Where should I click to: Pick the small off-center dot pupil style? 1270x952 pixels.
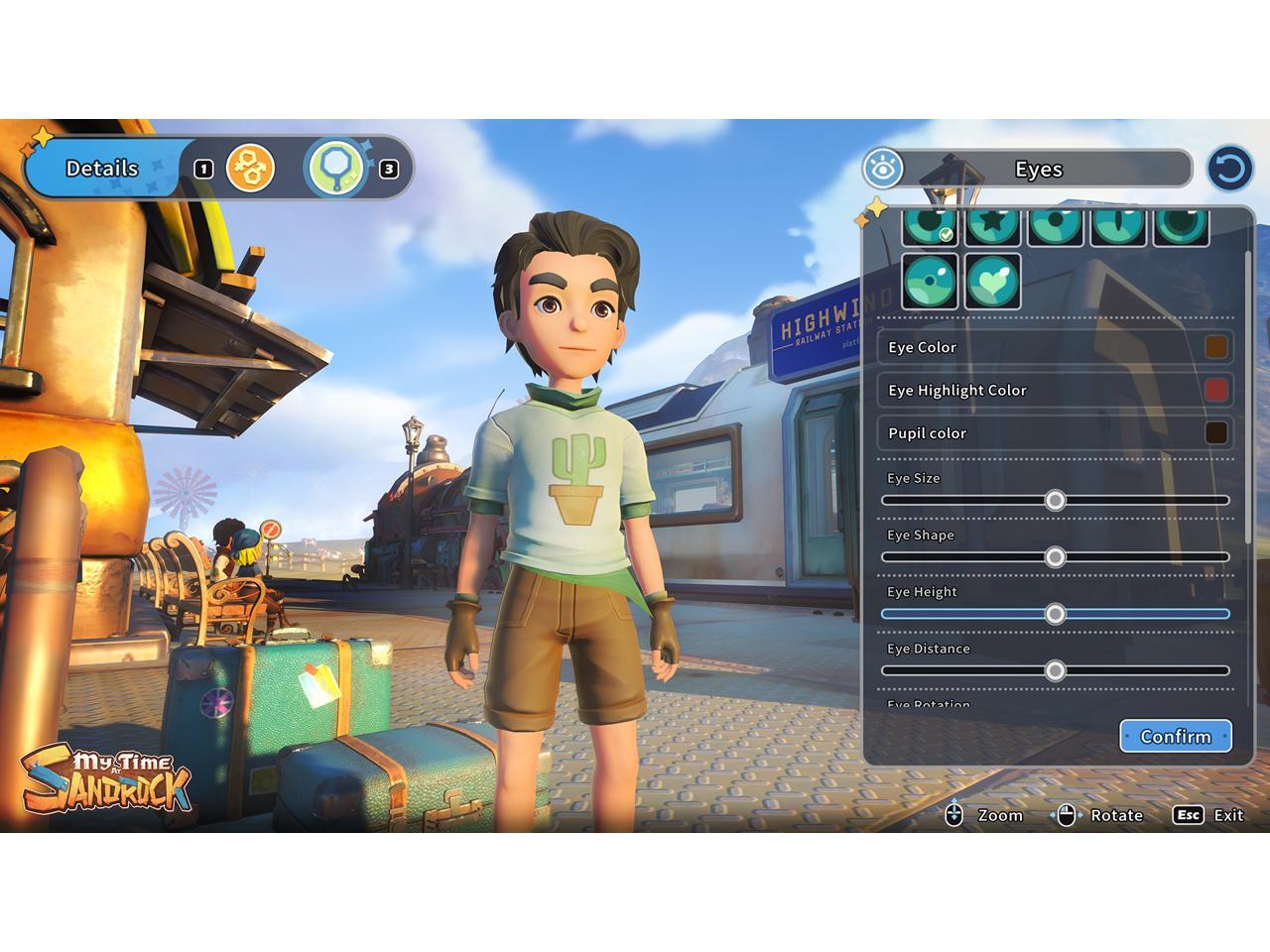(931, 282)
